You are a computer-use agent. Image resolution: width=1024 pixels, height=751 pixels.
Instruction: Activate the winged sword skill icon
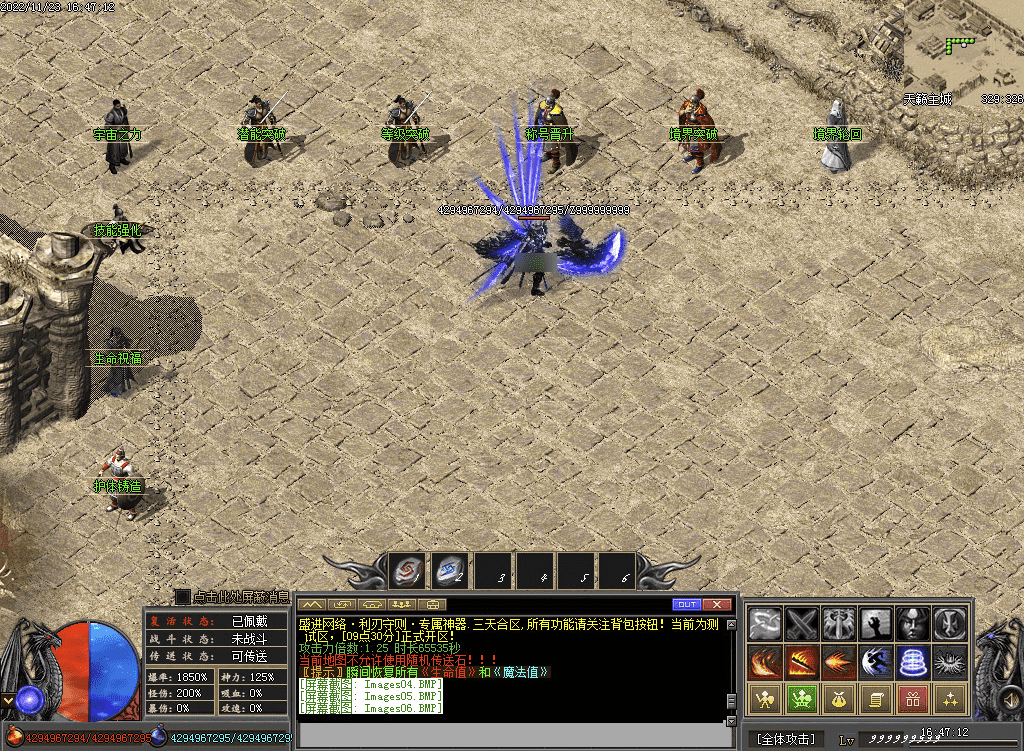(838, 624)
